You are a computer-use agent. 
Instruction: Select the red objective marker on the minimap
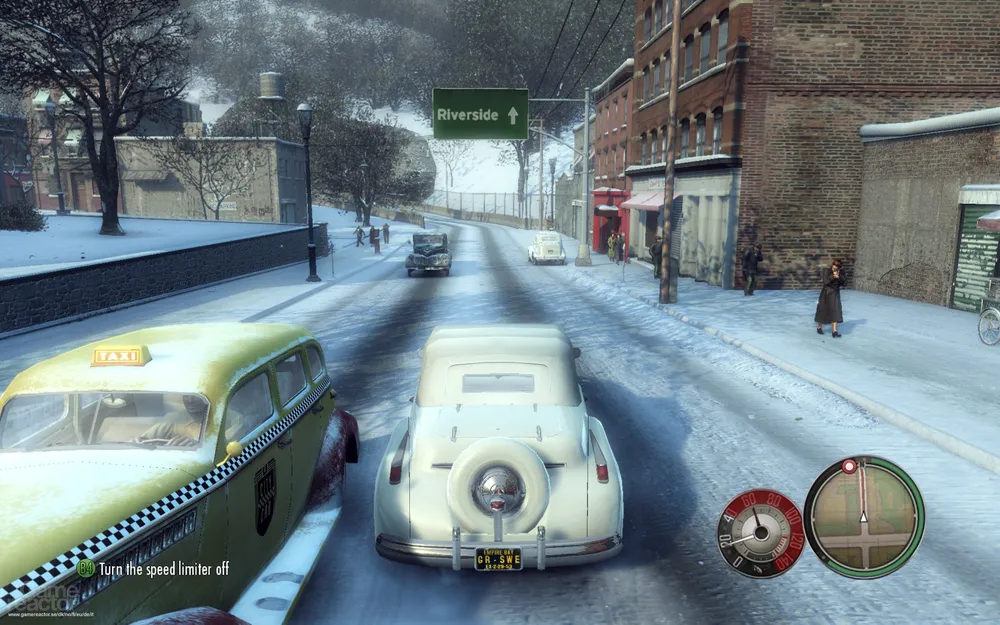click(x=849, y=466)
